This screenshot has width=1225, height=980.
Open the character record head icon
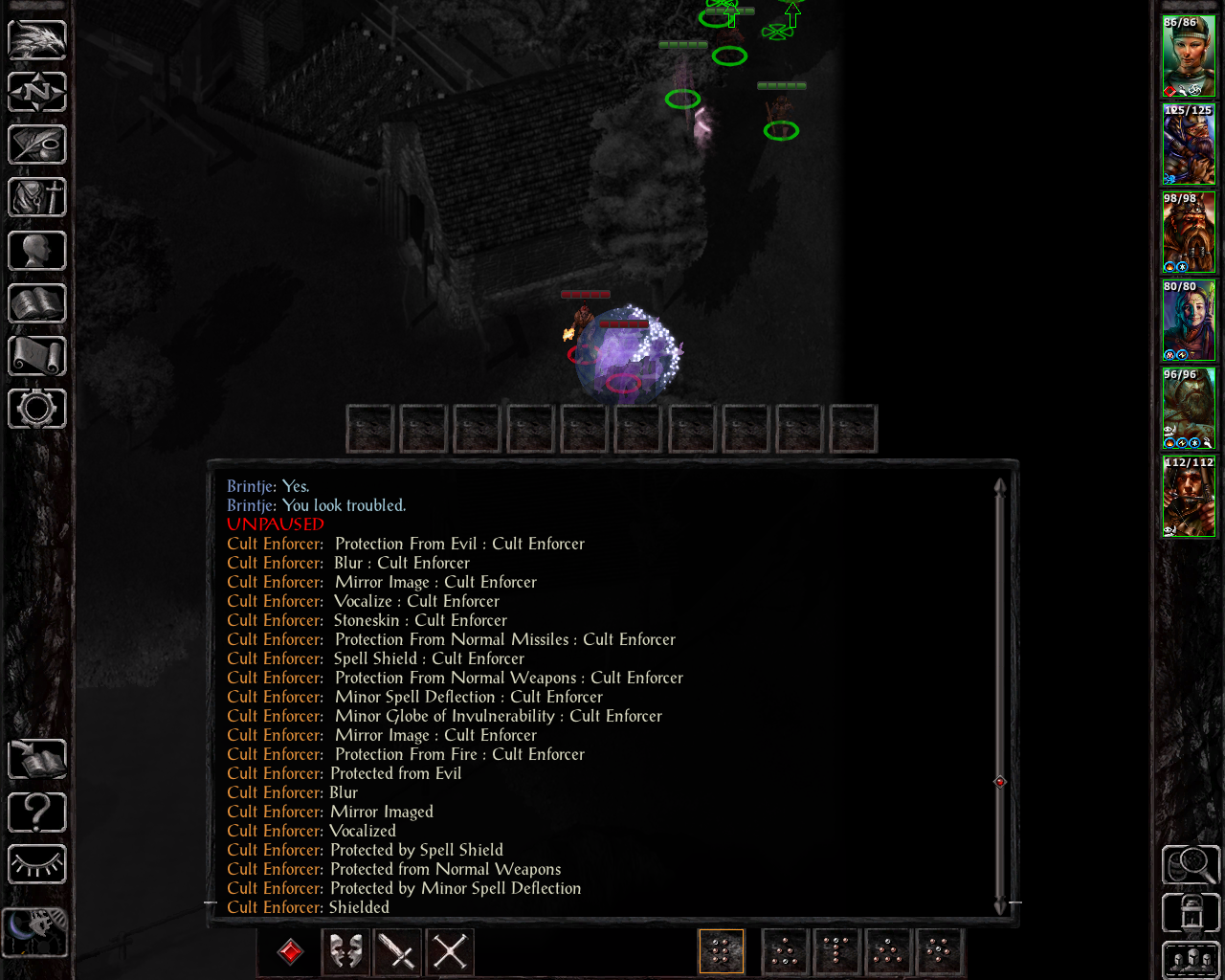37,251
